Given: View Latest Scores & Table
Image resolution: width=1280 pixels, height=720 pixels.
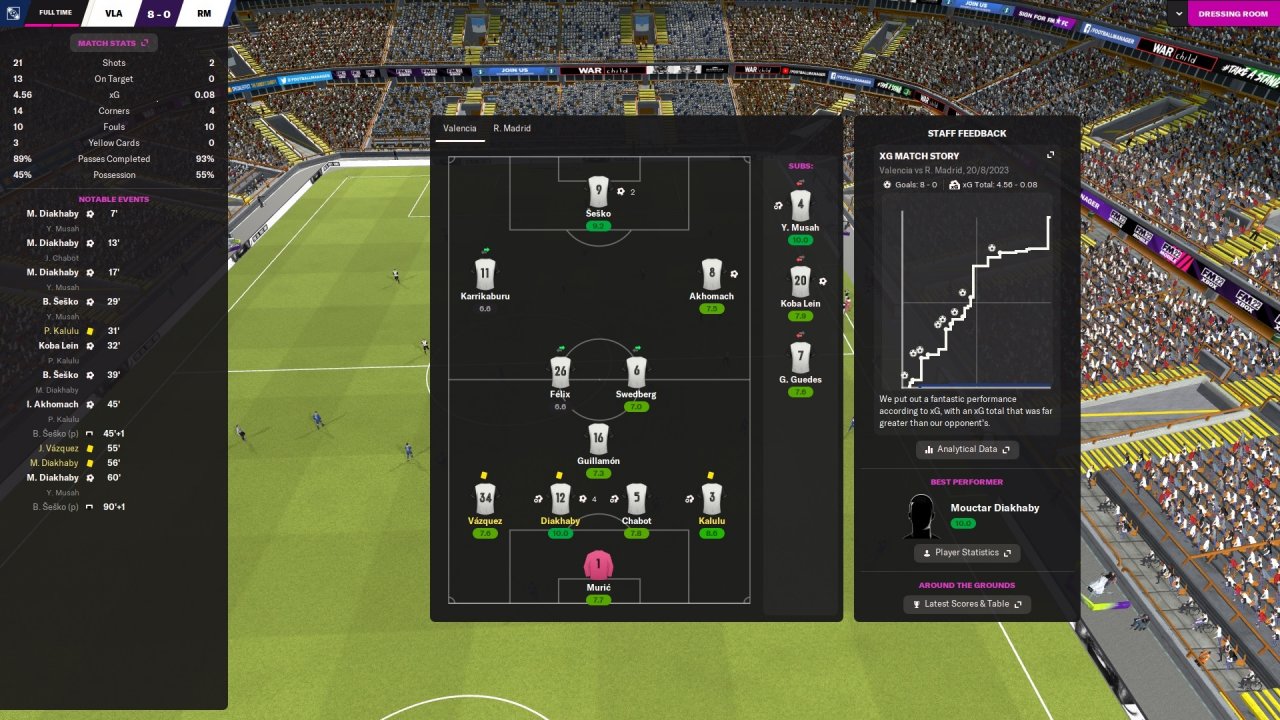Looking at the screenshot, I should (x=967, y=604).
